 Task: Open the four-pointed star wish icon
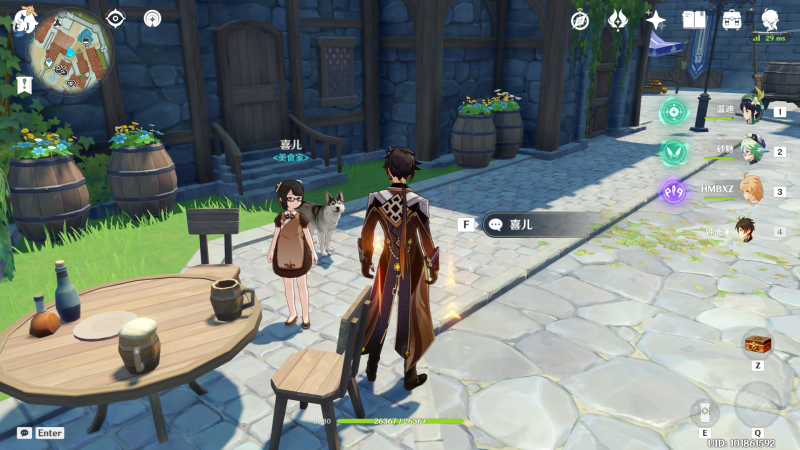656,20
